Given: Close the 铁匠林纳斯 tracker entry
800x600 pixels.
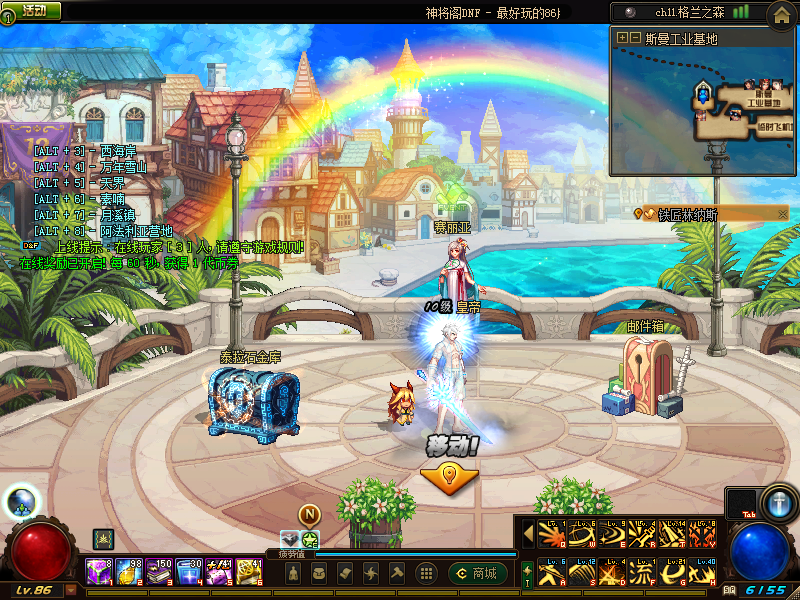Looking at the screenshot, I should (783, 213).
